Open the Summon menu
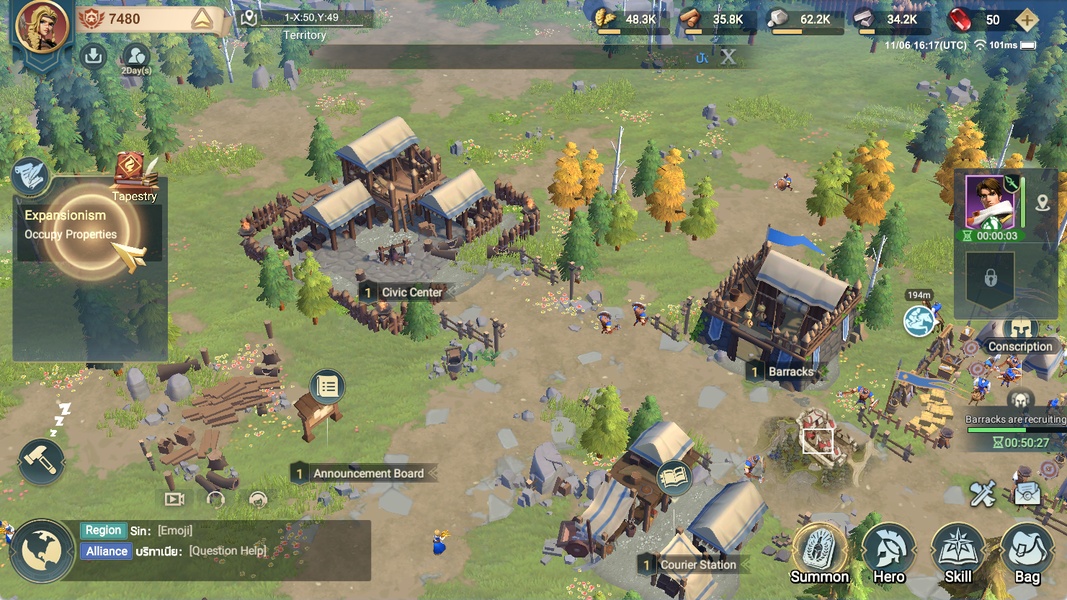 [x=819, y=552]
